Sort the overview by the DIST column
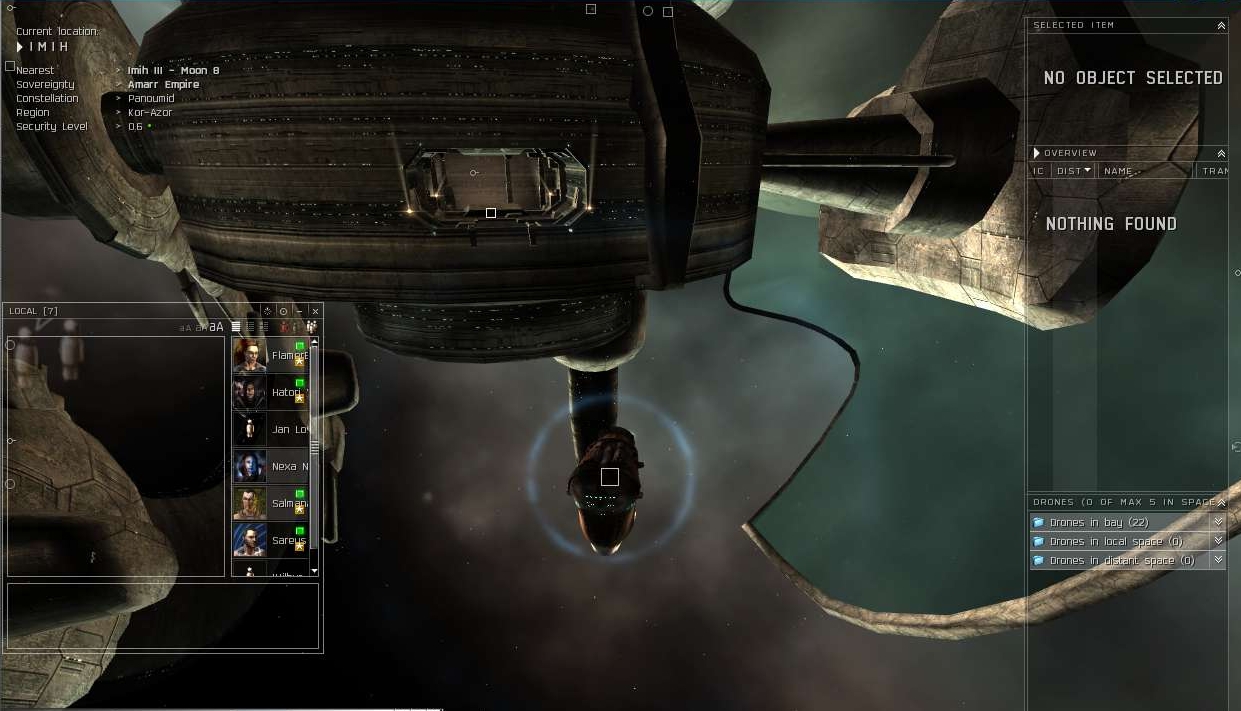The image size is (1241, 711). pos(1073,171)
